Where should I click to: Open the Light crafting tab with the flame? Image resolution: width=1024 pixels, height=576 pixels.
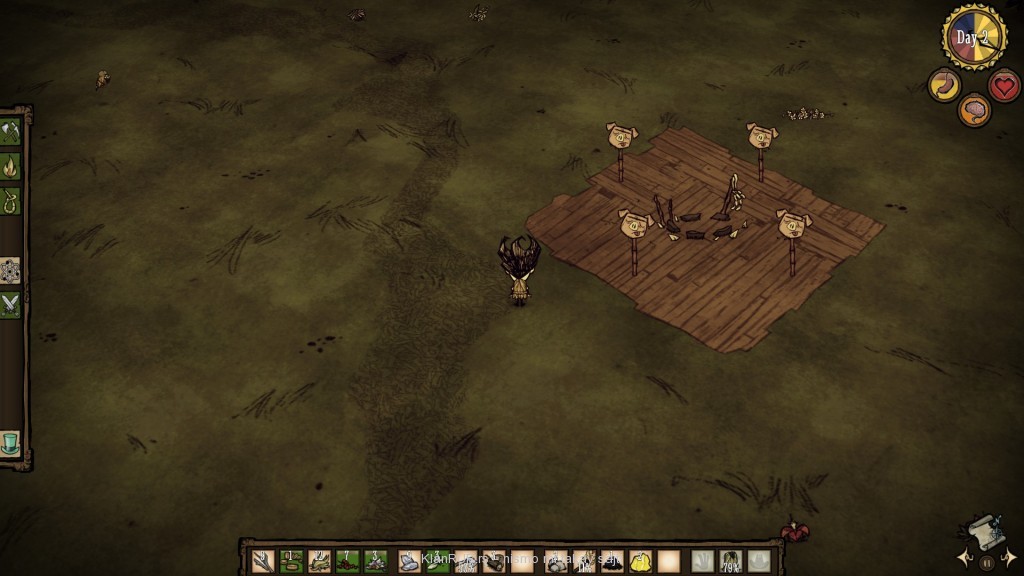(x=11, y=165)
